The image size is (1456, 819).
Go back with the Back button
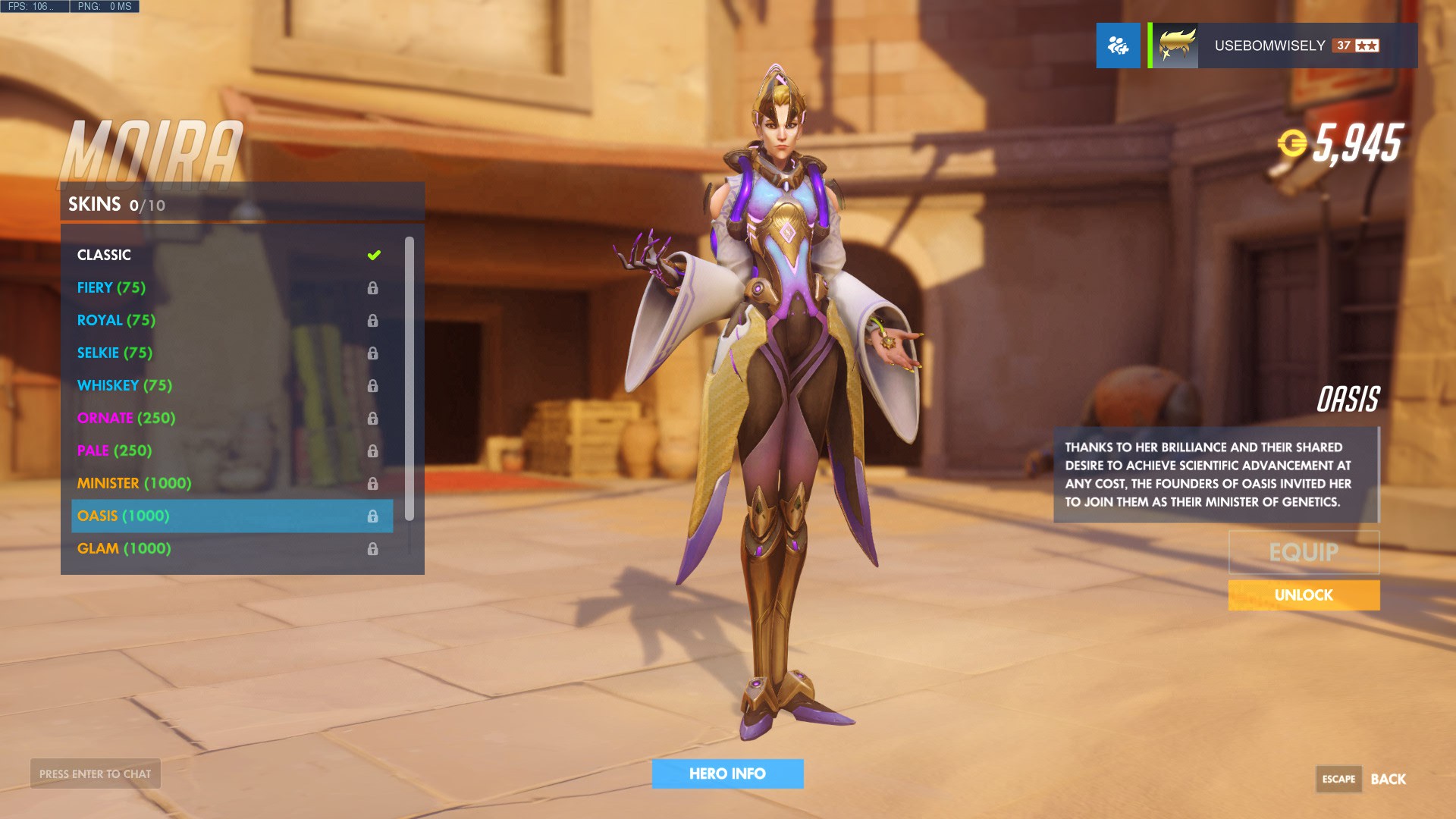1388,780
